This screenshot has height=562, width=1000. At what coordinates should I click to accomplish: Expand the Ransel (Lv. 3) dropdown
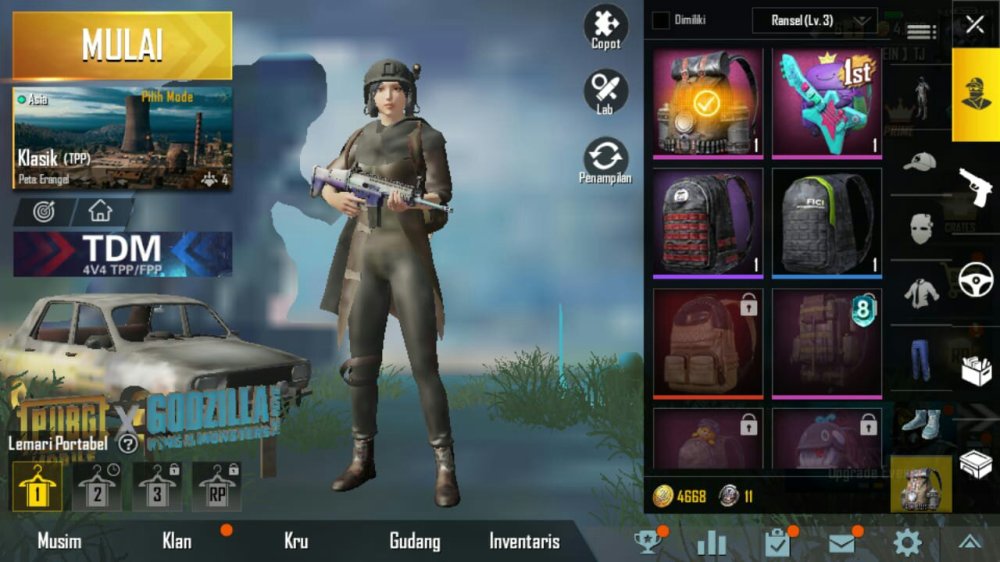coord(814,20)
